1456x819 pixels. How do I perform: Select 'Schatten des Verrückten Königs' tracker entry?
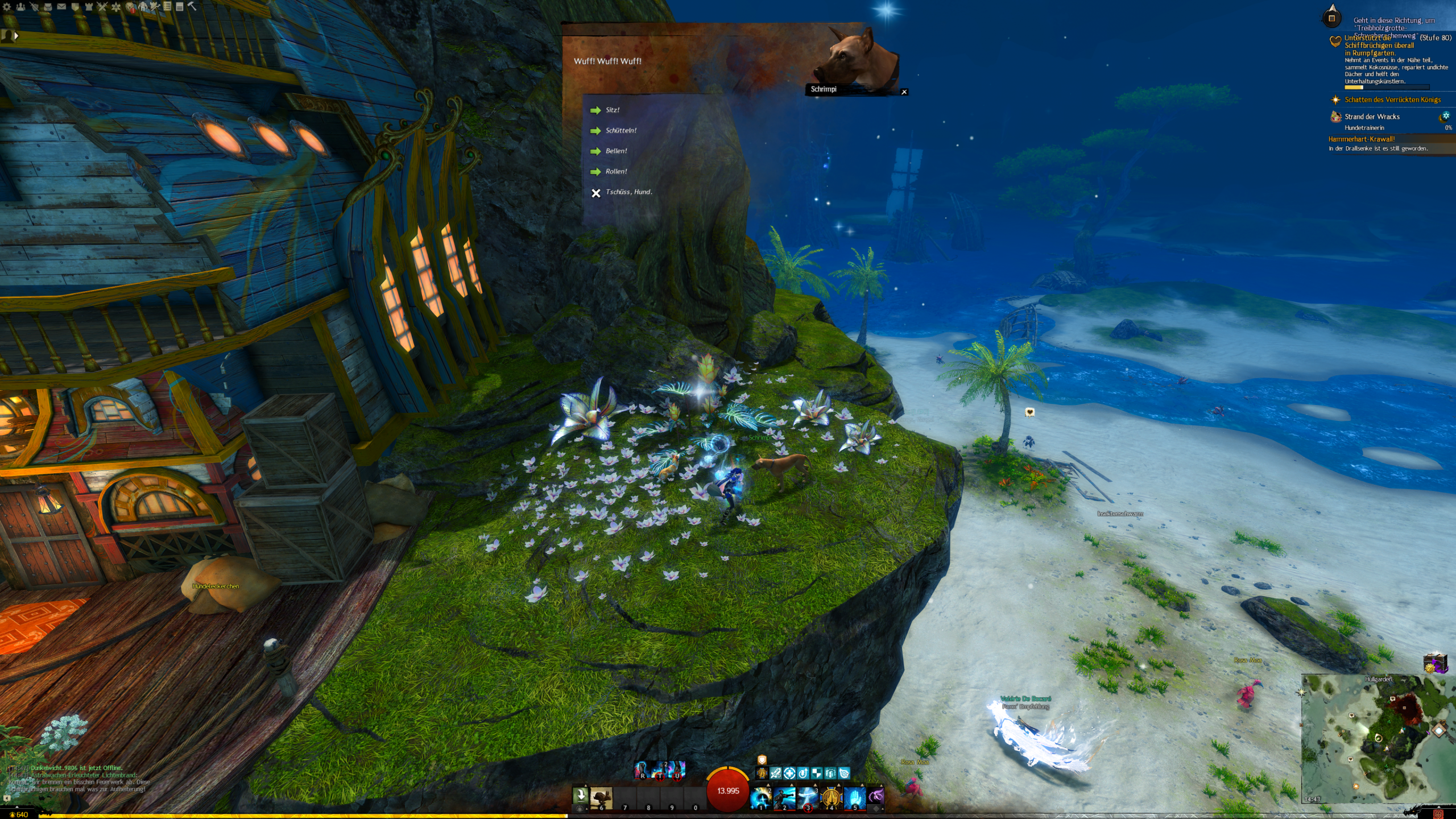coord(1392,100)
